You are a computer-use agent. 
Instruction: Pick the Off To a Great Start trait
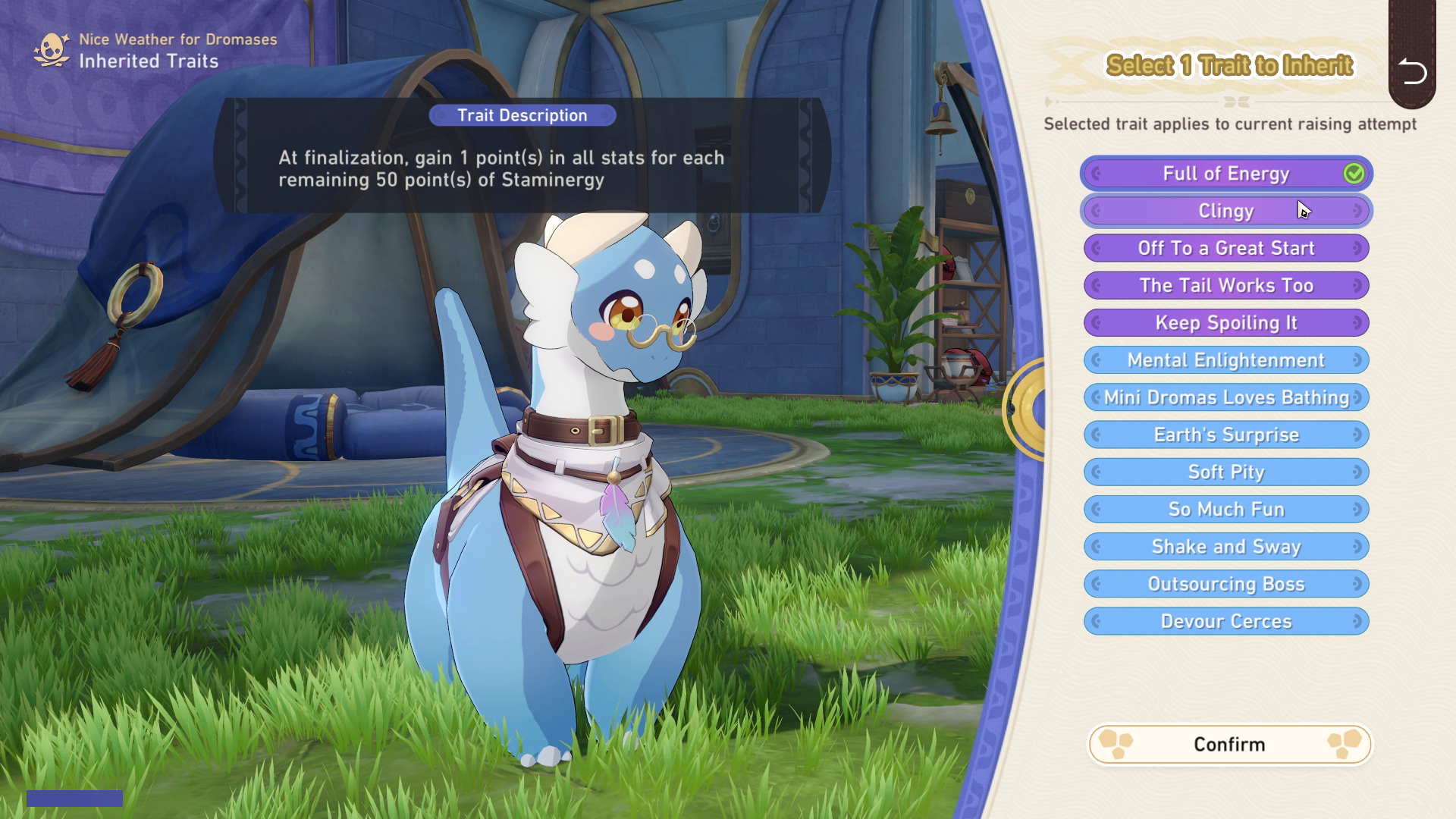click(x=1225, y=248)
